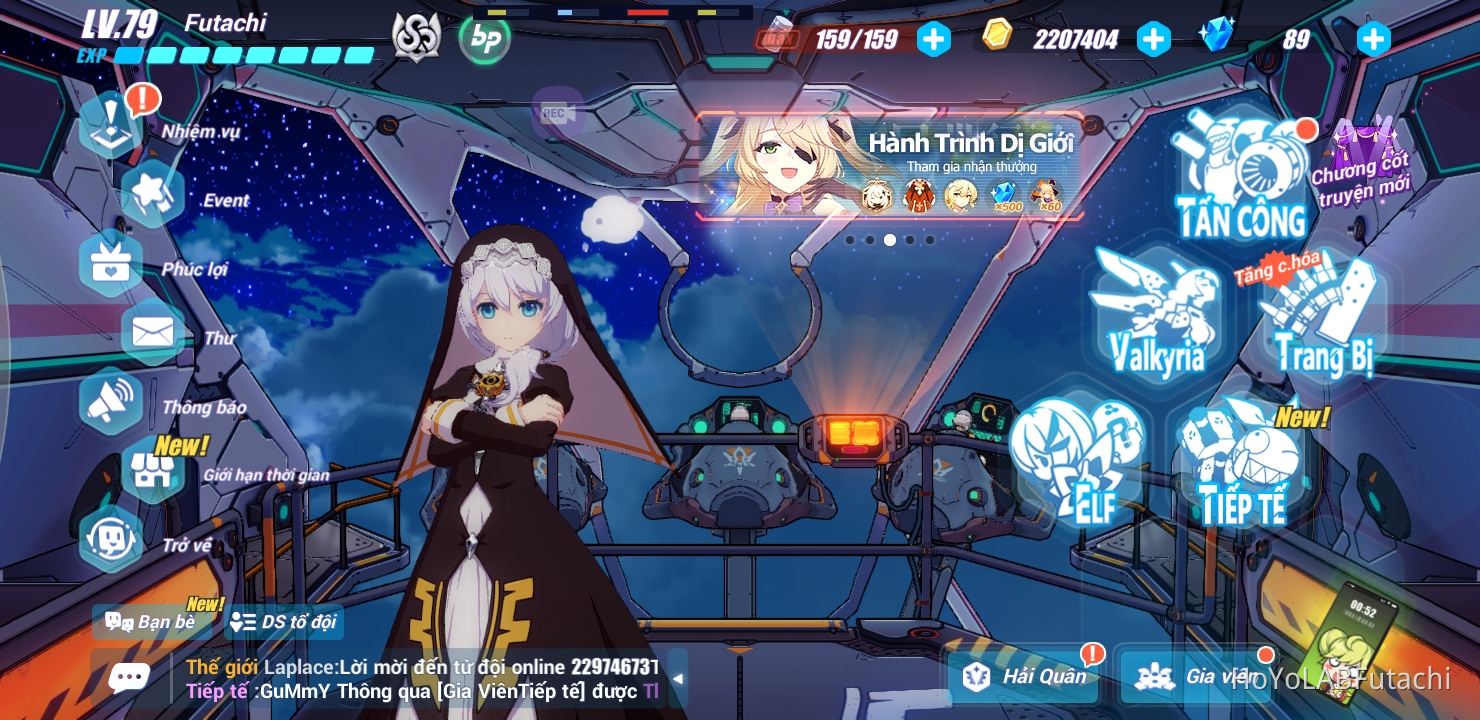
Task: Open the Trang Bị equipment menu
Action: click(x=1320, y=320)
